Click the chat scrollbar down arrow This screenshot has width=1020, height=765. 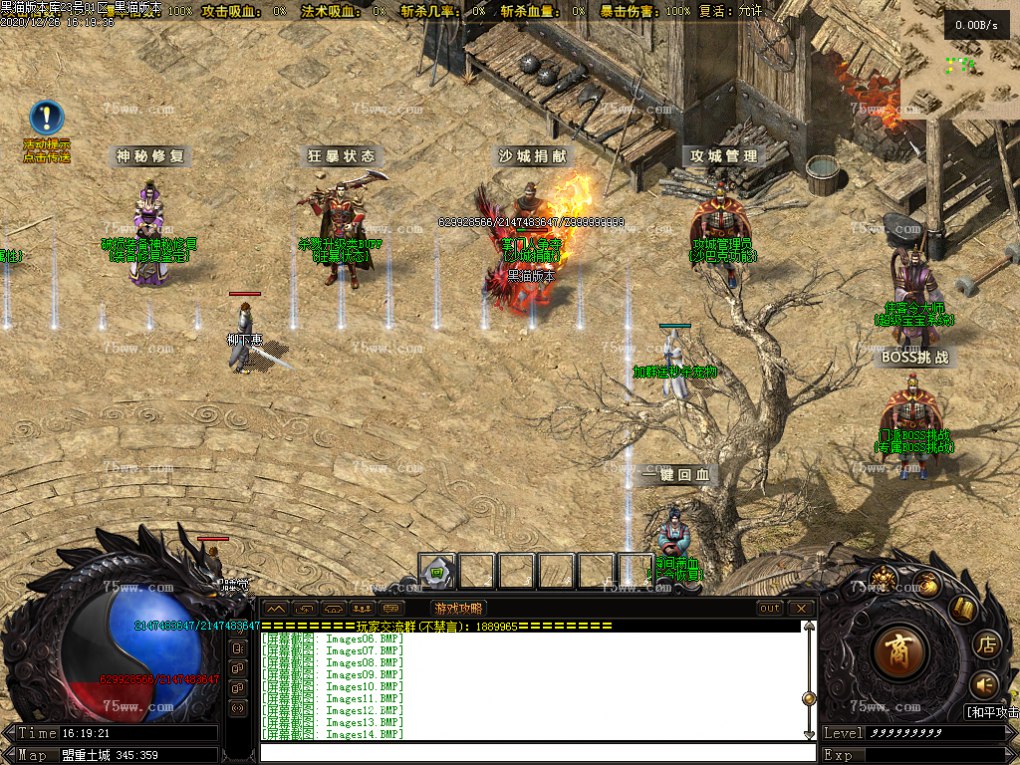[809, 734]
